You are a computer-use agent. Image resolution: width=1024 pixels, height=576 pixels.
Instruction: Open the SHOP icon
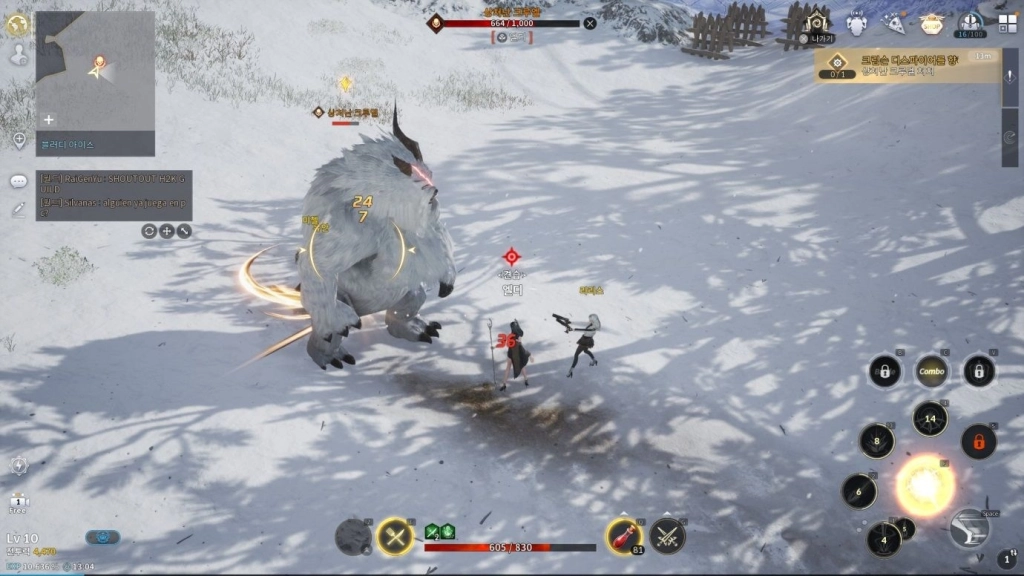[931, 23]
